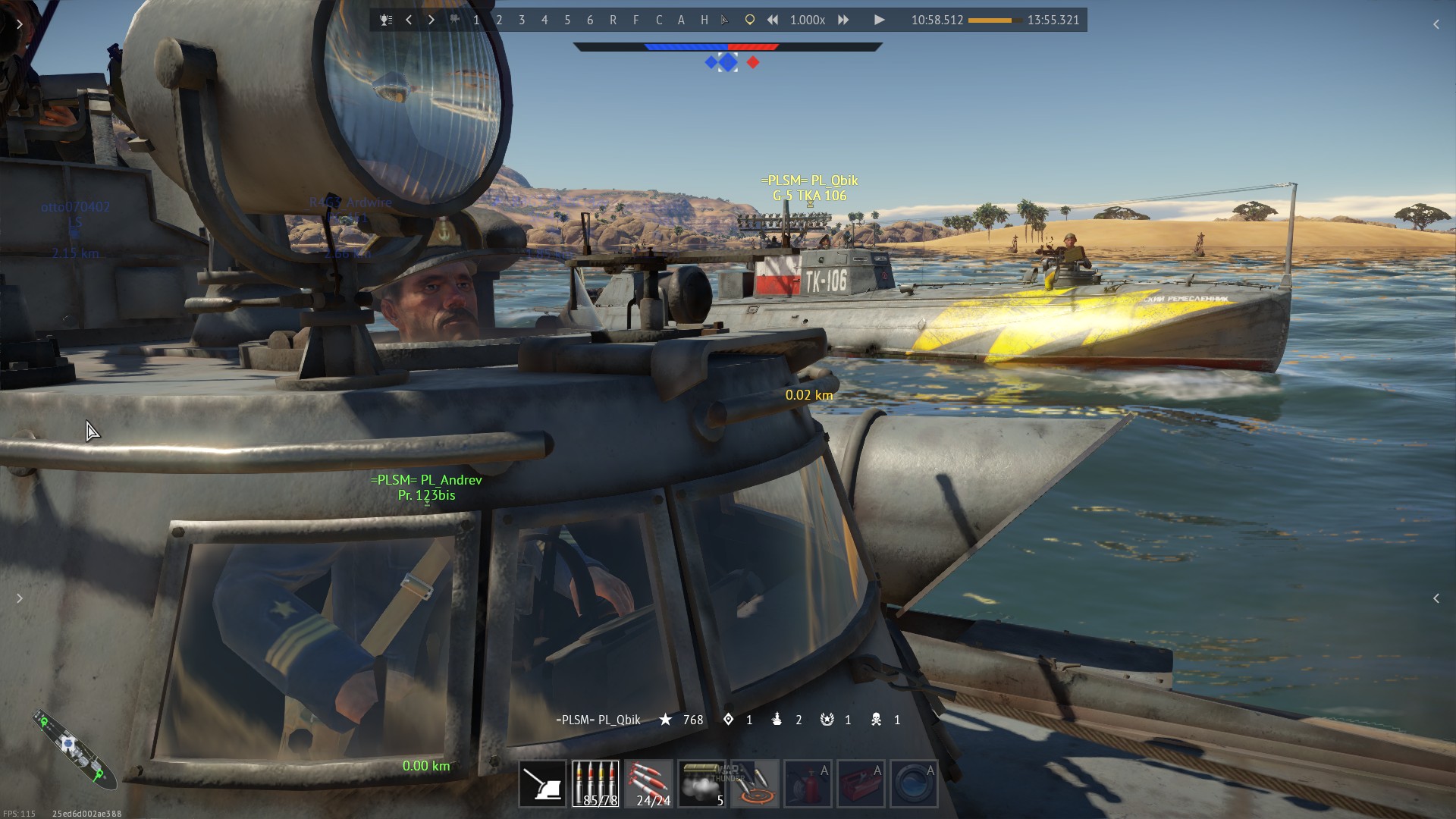Viewport: 1456px width, 819px height.
Task: Open the trophy scoreboard list icon
Action: (x=386, y=20)
